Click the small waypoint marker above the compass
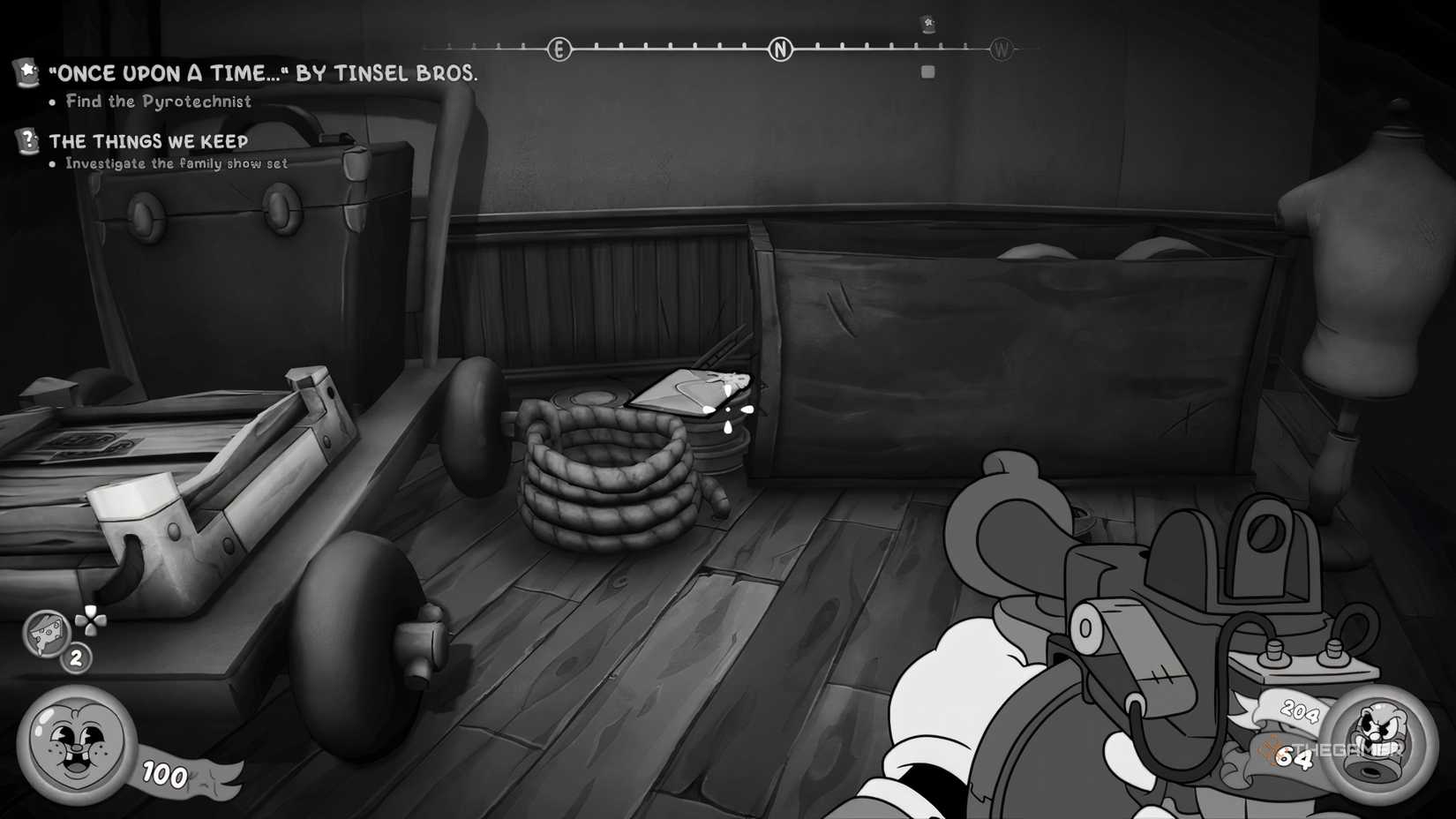Screen dimensions: 1456x819 (x=928, y=24)
